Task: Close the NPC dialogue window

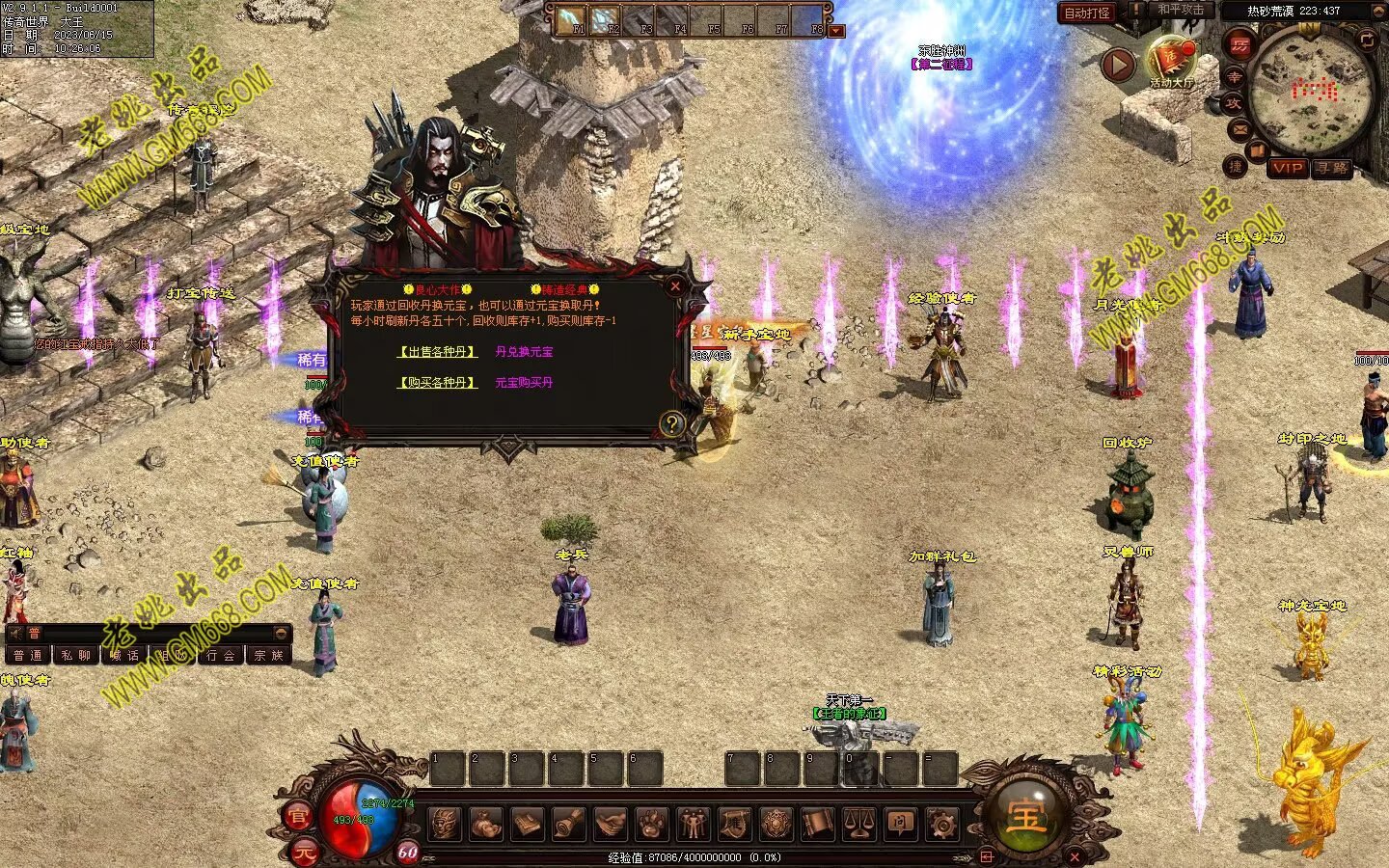Action: pyautogui.click(x=675, y=286)
